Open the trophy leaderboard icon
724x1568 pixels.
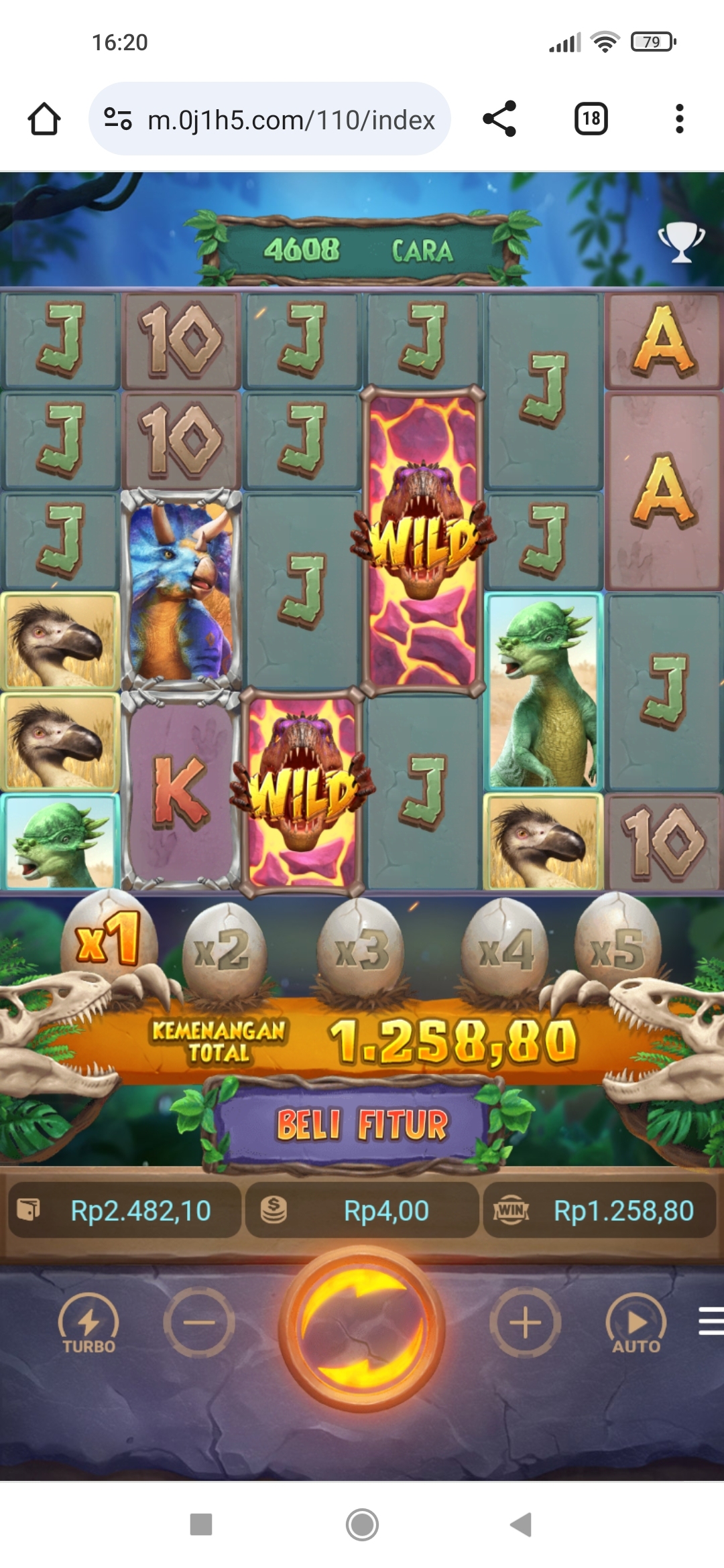(681, 241)
